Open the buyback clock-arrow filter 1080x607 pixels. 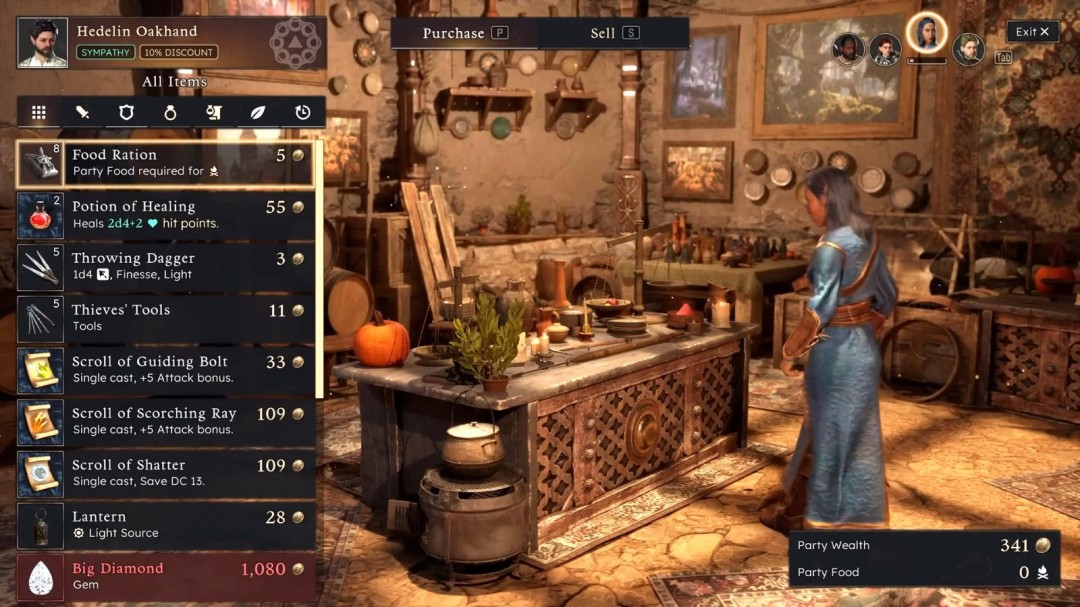[302, 113]
